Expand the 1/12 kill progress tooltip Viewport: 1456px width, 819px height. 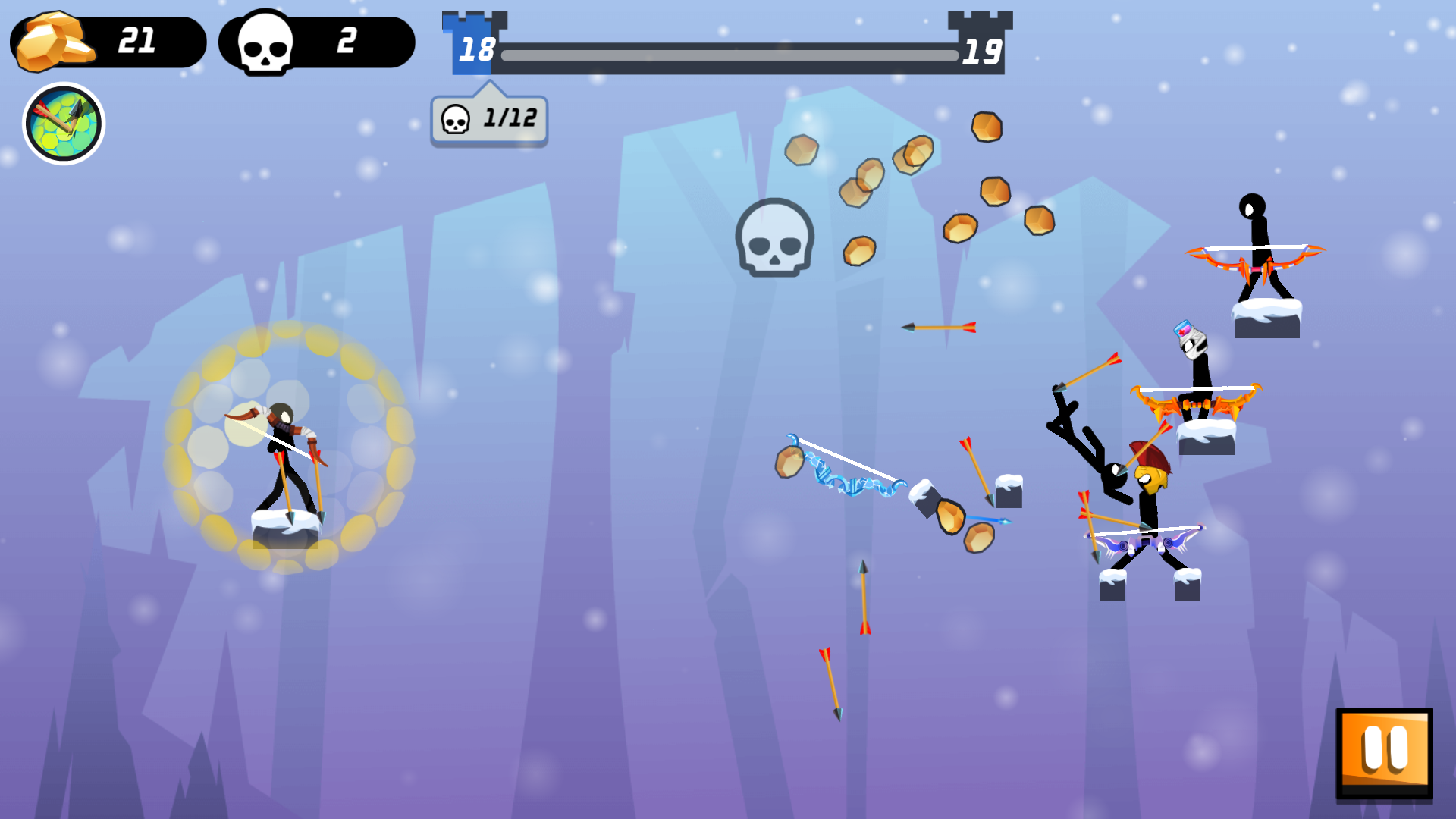(x=488, y=118)
